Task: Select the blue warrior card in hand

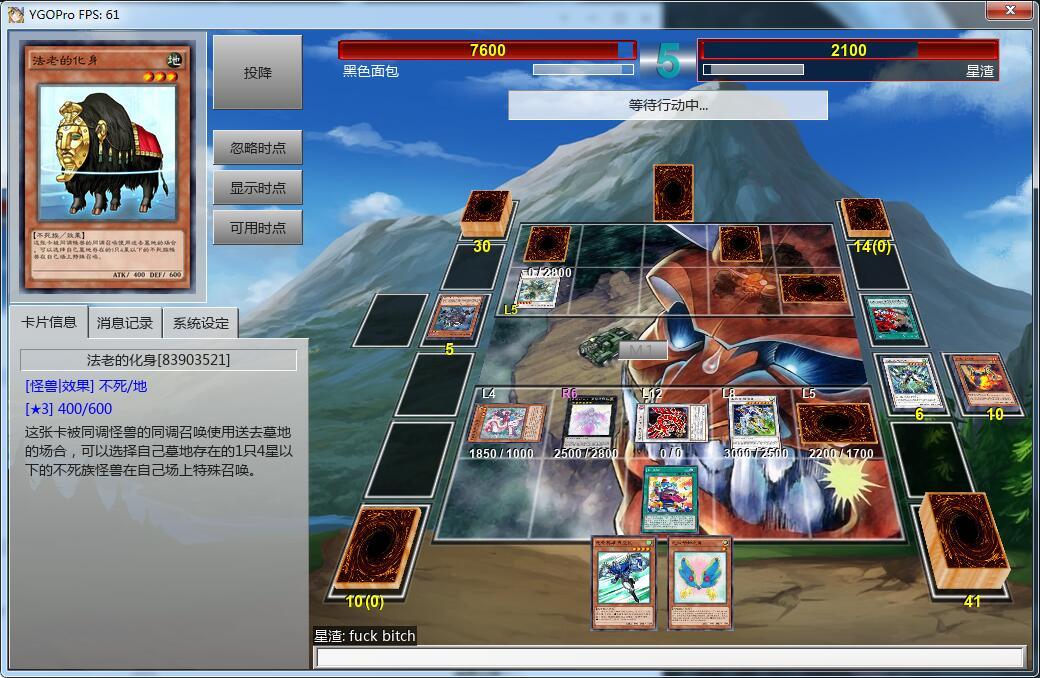Action: (x=625, y=583)
